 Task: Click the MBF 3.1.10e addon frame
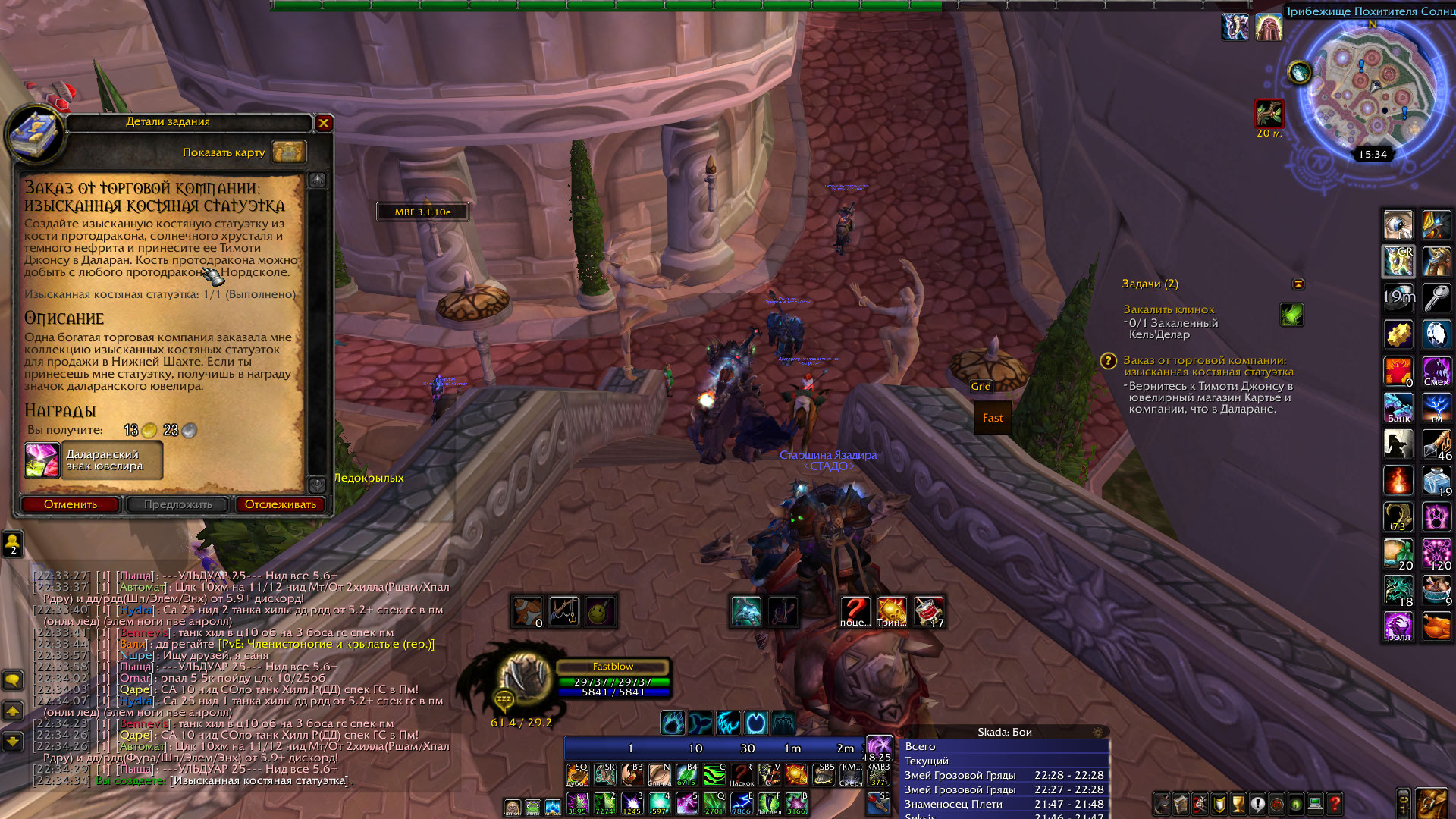tap(422, 212)
